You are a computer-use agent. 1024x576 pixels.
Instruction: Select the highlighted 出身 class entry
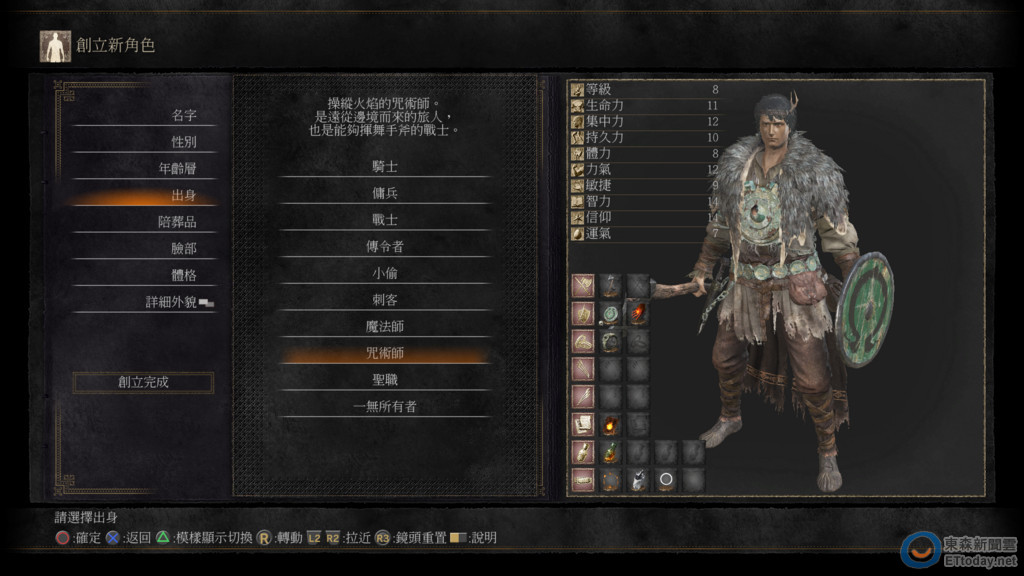point(183,196)
